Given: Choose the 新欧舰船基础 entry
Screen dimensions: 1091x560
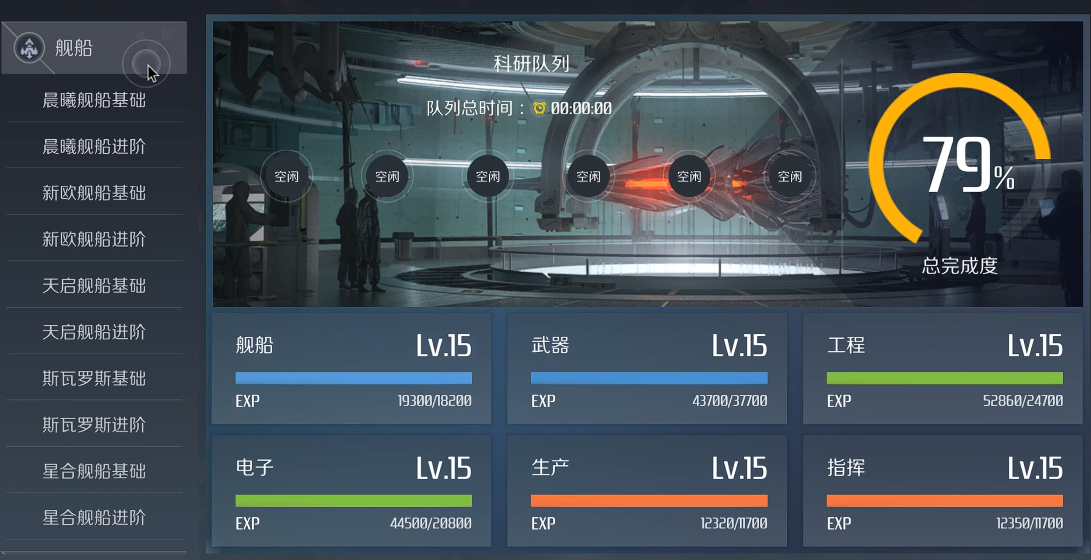Looking at the screenshot, I should point(94,193).
